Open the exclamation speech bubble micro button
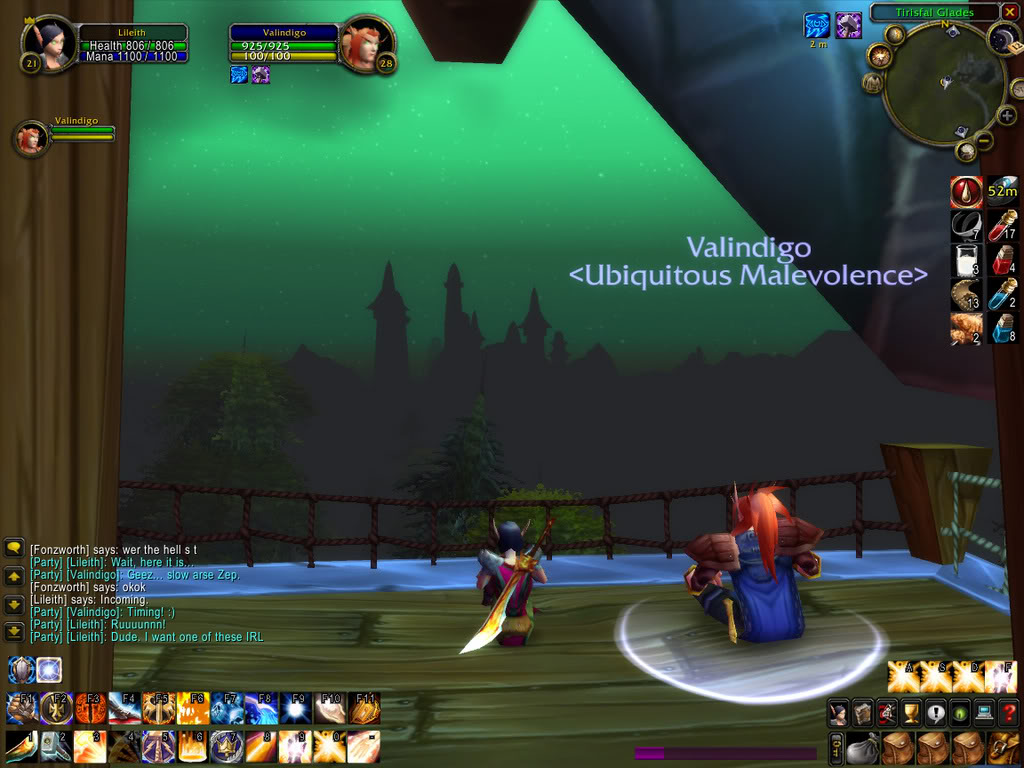This screenshot has height=768, width=1024. [x=935, y=713]
